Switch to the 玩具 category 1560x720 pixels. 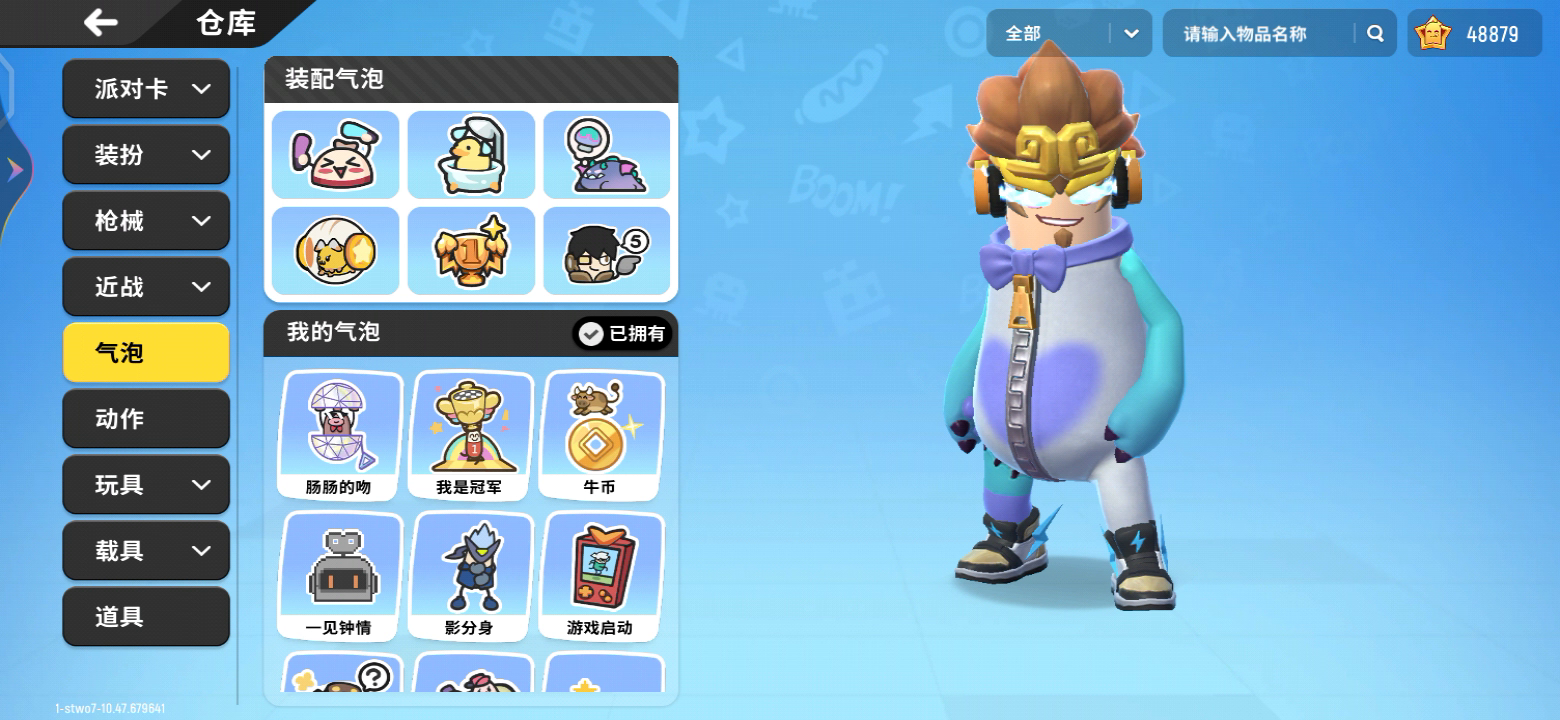click(x=146, y=485)
